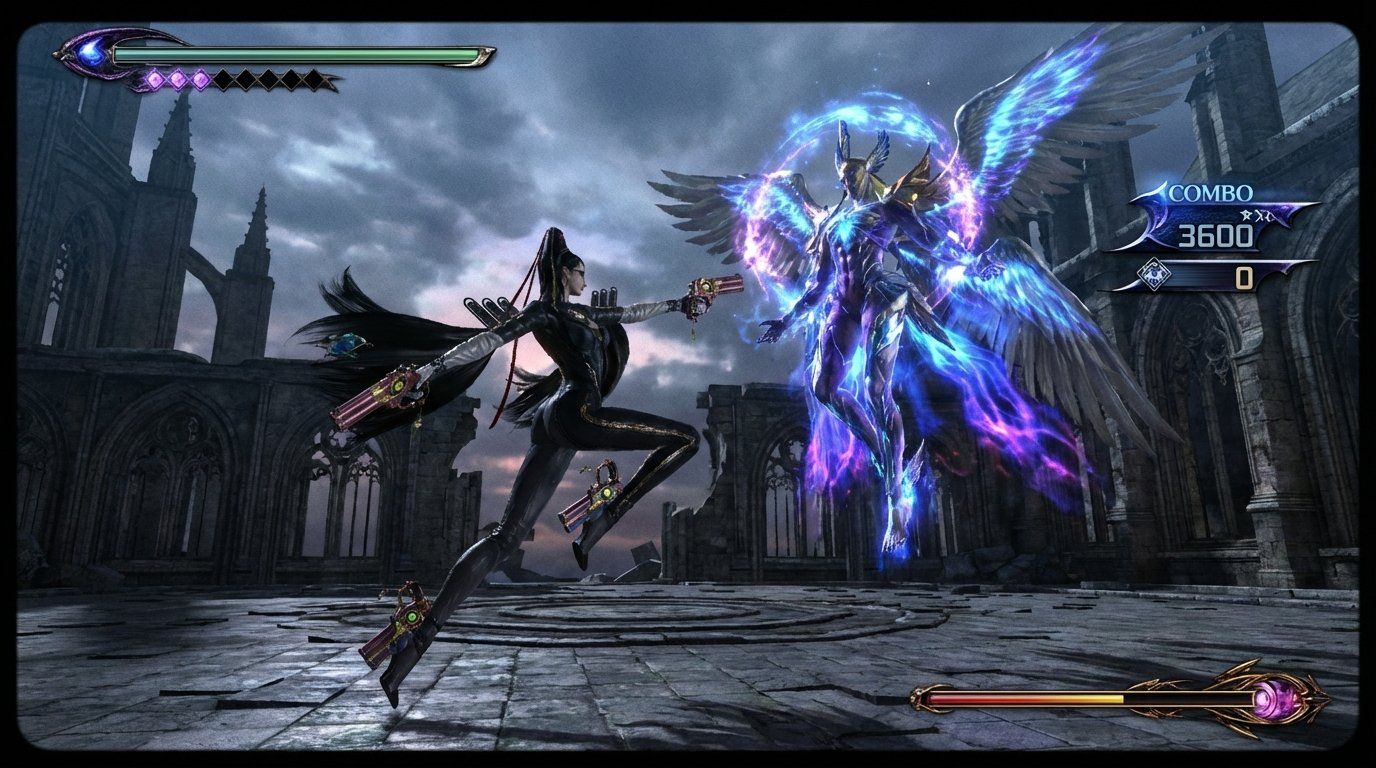
Task: Click the first filled magic gem
Action: click(x=156, y=78)
